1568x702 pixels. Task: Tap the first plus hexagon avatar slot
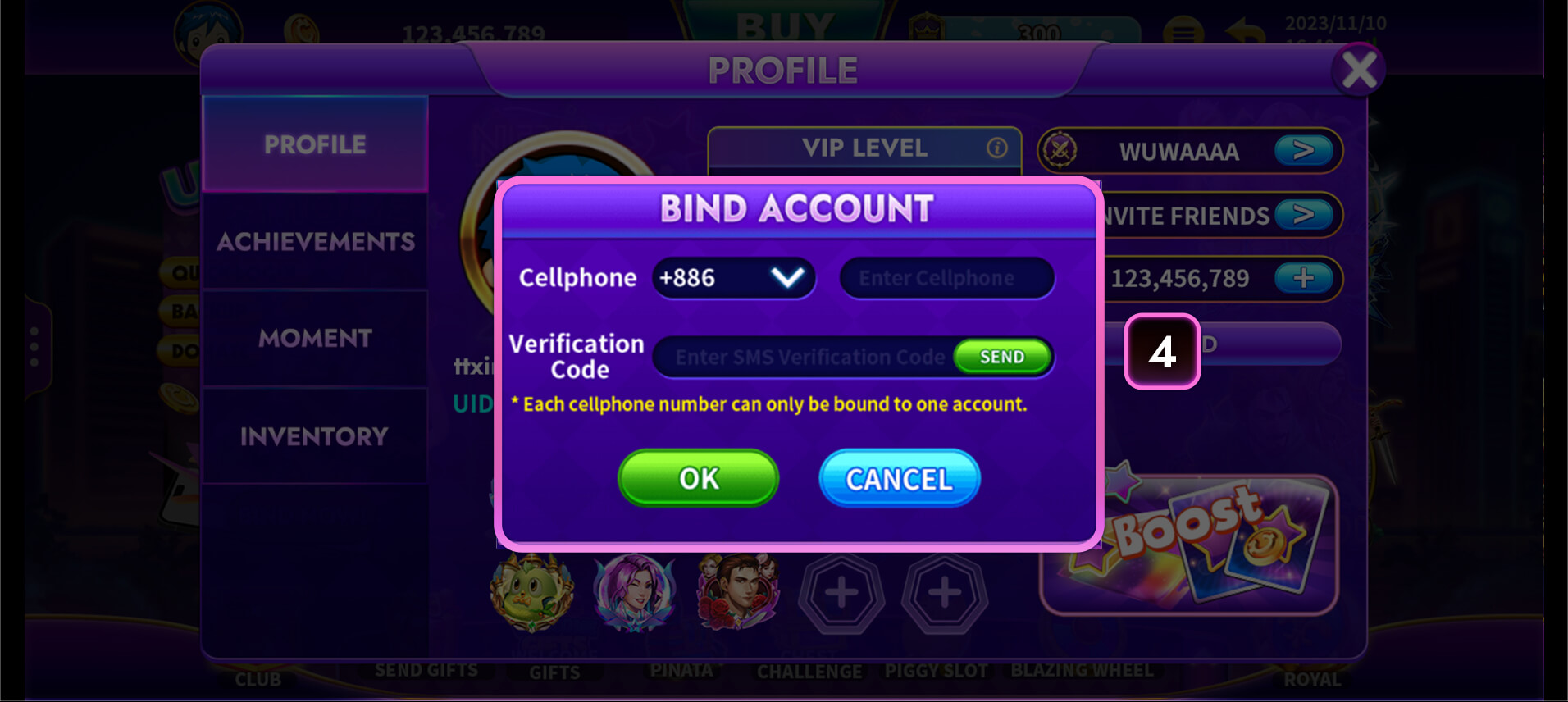coord(841,592)
